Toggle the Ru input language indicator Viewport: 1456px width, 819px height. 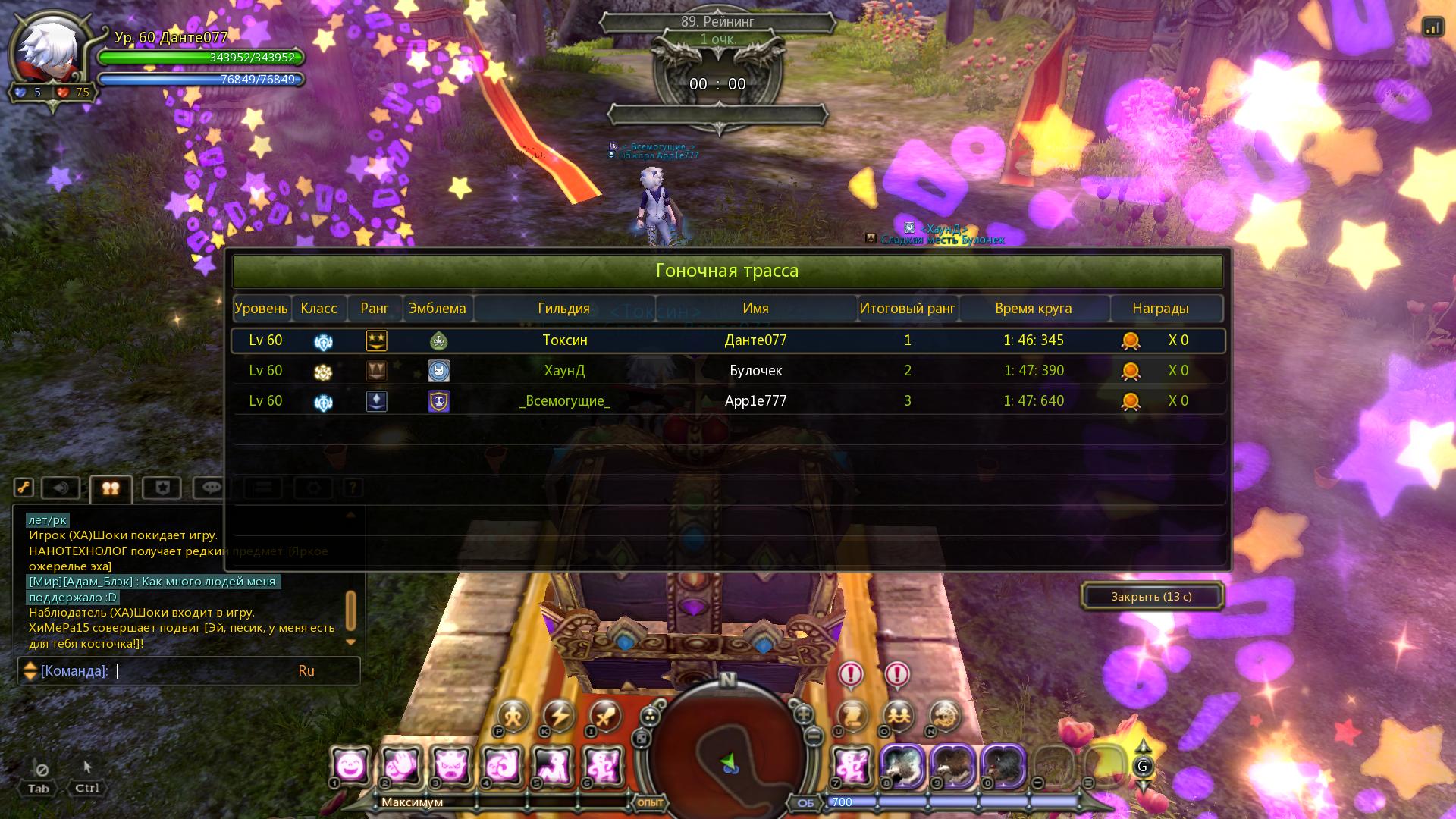(x=306, y=671)
